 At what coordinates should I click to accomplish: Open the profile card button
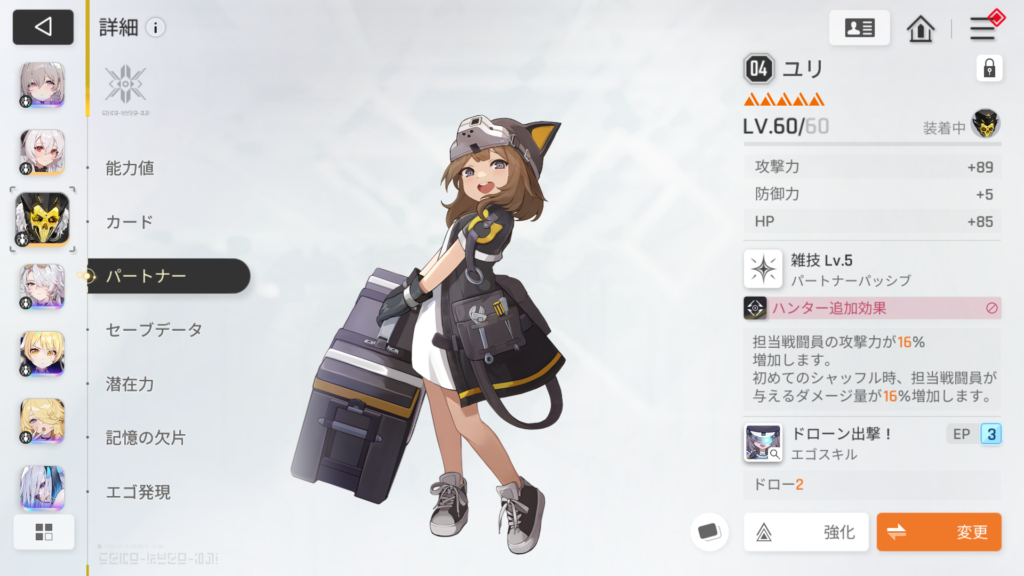click(859, 28)
